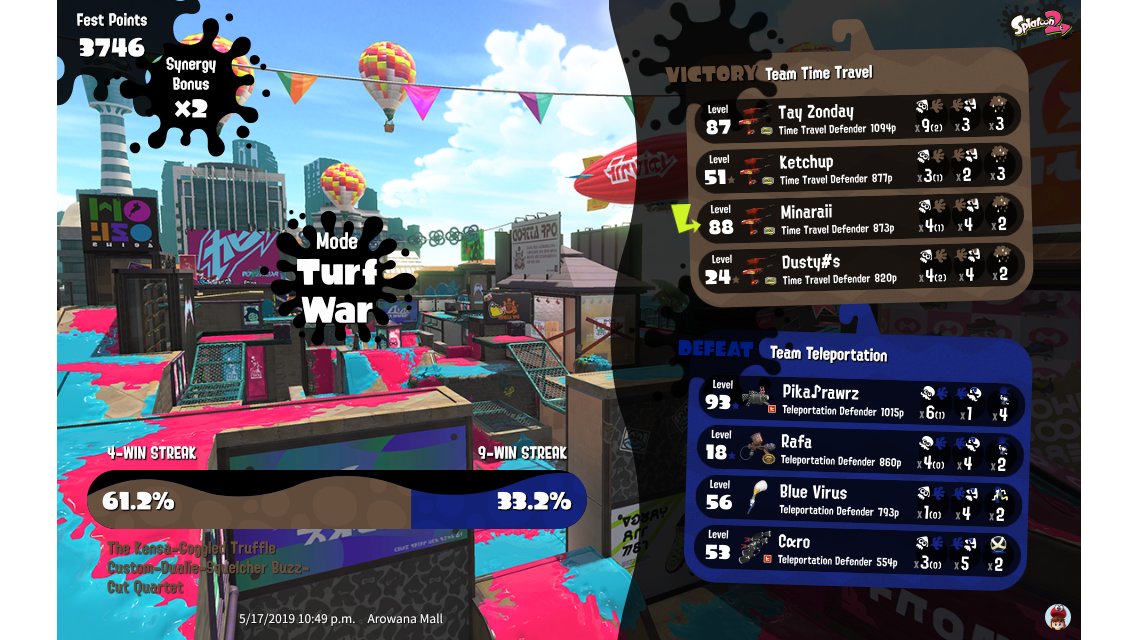Choose Minaraii's result row

(x=860, y=219)
